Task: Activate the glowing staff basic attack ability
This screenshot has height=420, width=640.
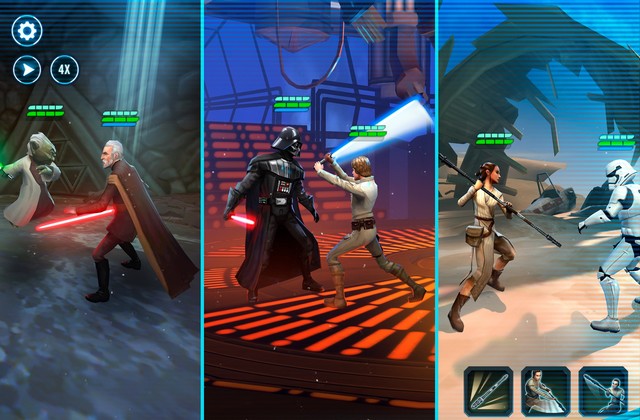Action: click(x=488, y=391)
